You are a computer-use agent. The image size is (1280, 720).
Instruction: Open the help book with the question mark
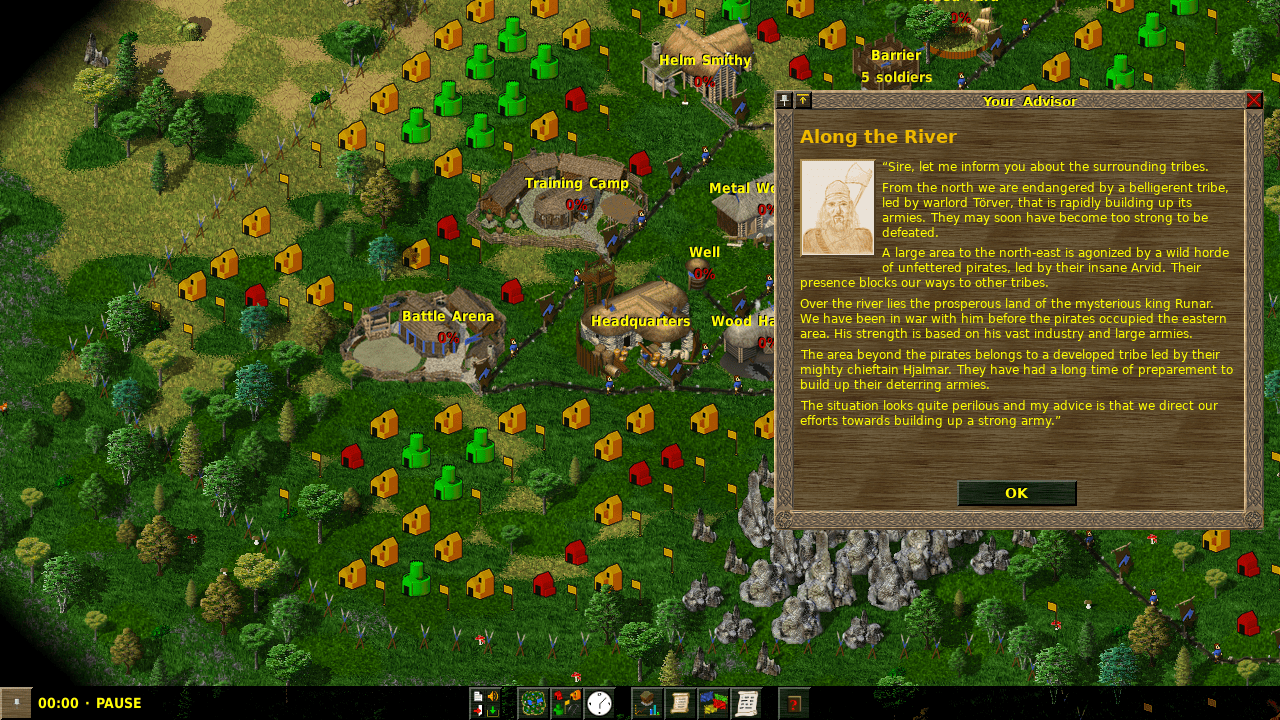794,703
